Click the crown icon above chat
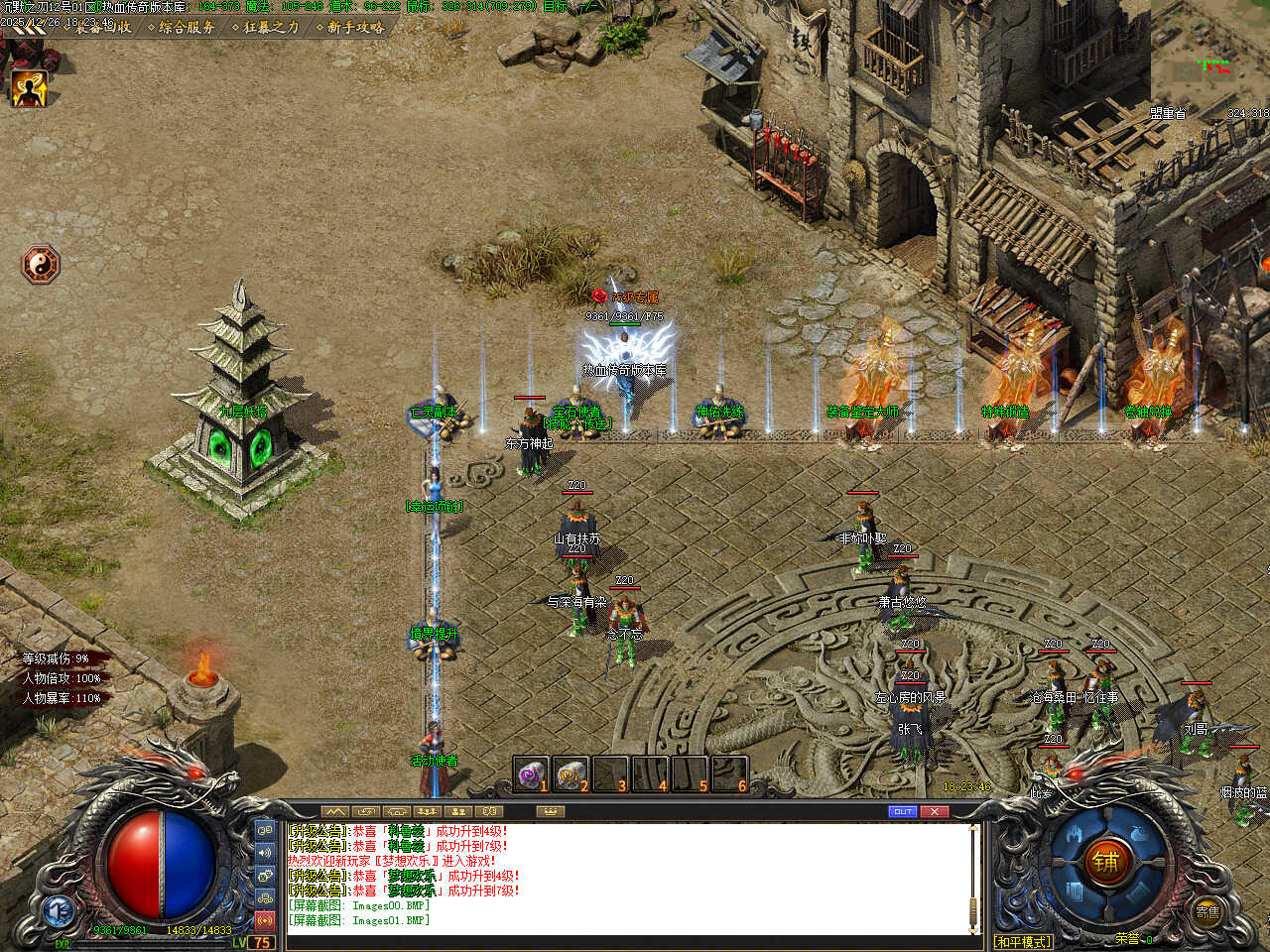 [550, 811]
